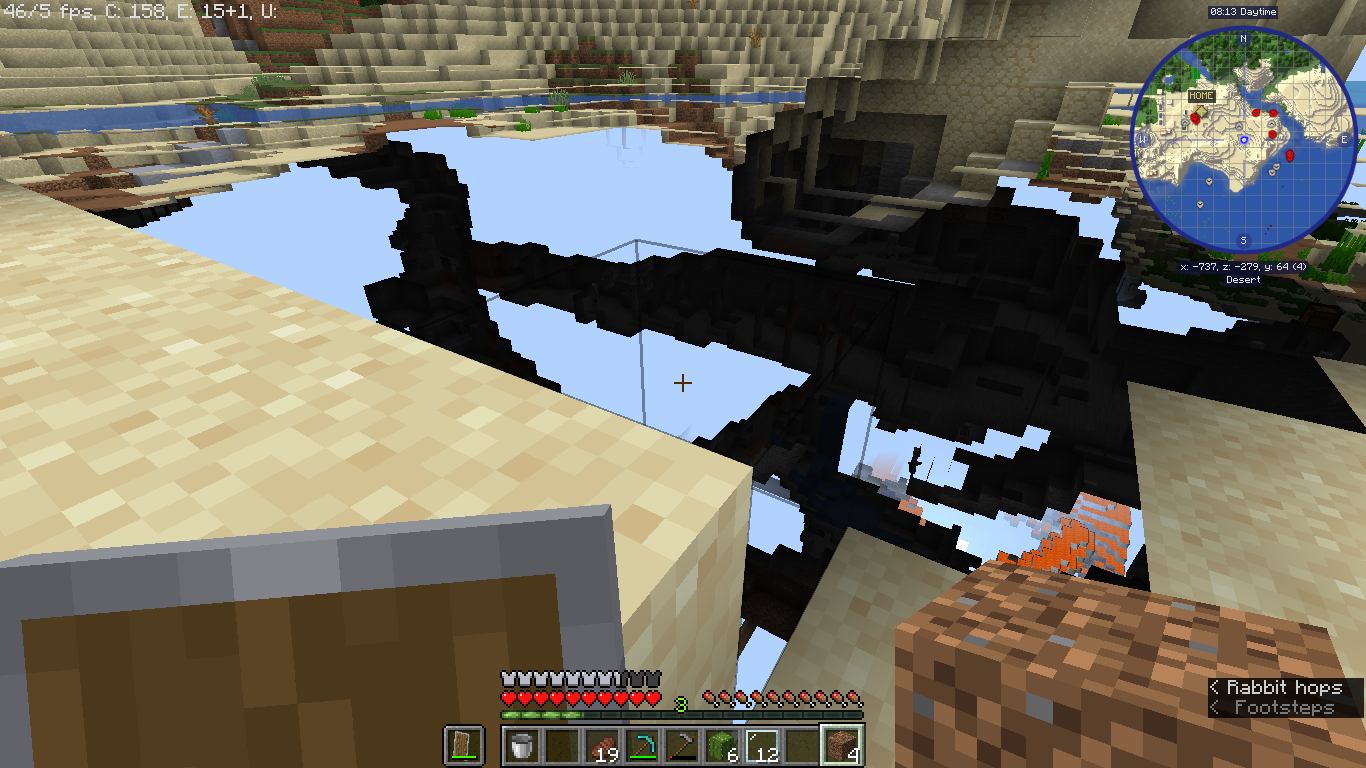This screenshot has width=1366, height=768.
Task: Click the E compass marker on the minimap
Action: click(x=1344, y=140)
